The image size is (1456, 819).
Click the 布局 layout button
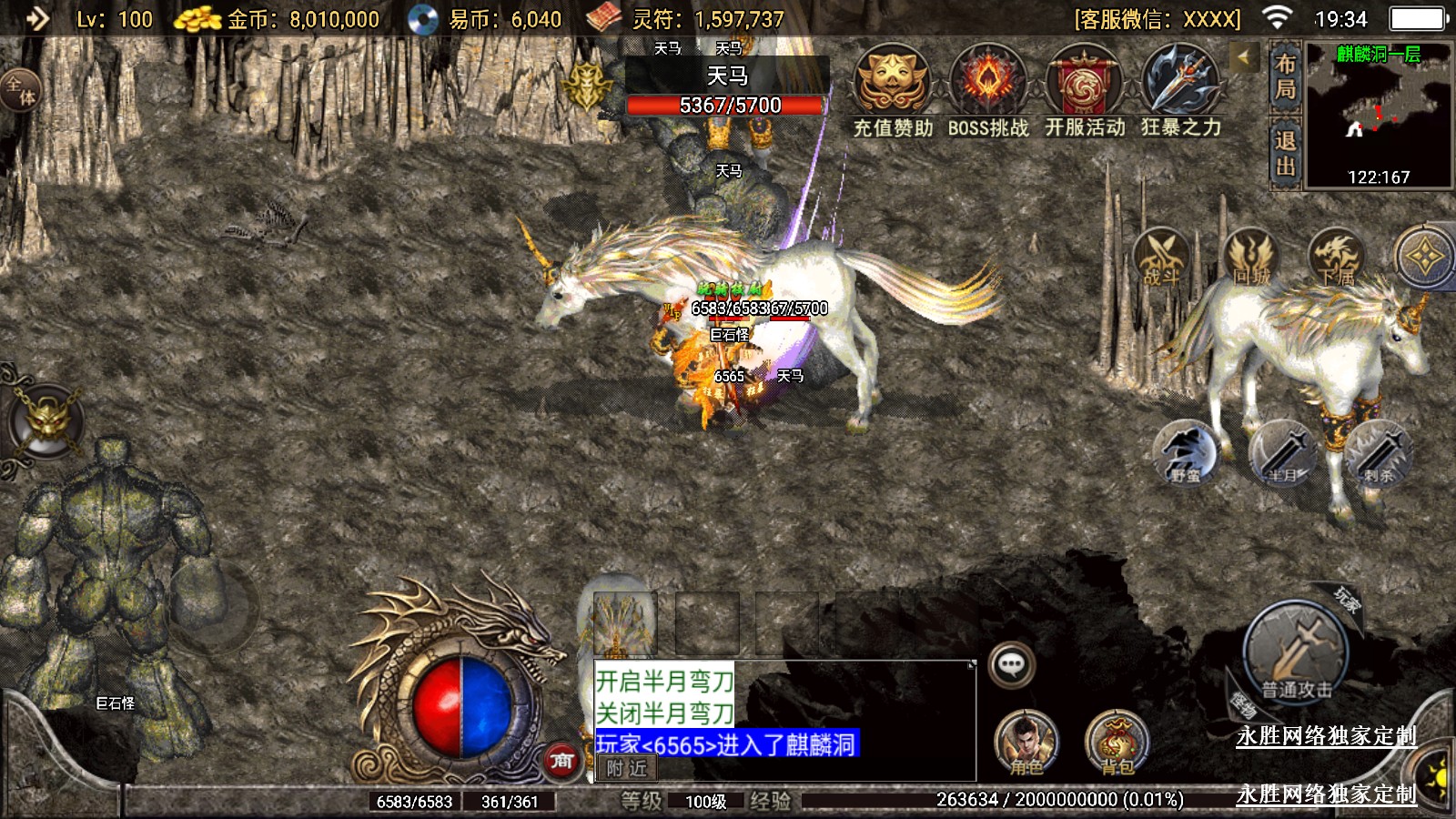[x=1285, y=76]
